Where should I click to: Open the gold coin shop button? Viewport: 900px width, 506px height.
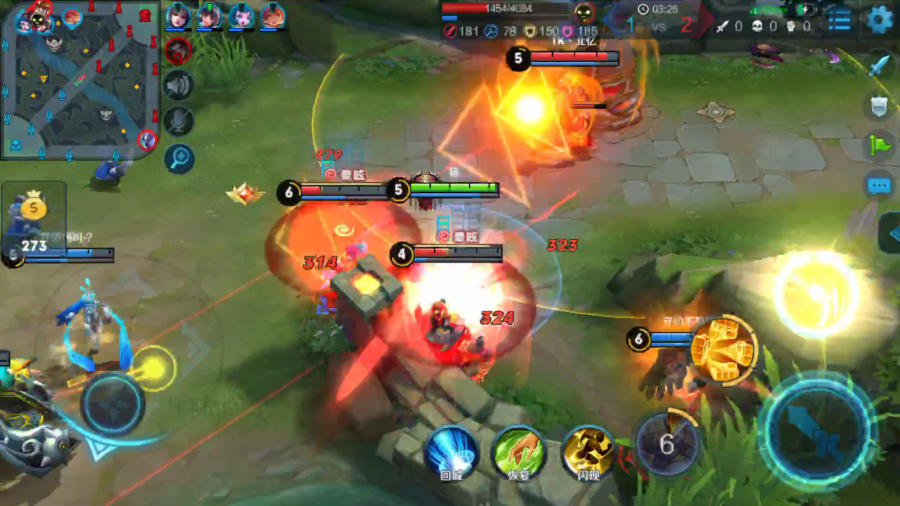(x=34, y=209)
